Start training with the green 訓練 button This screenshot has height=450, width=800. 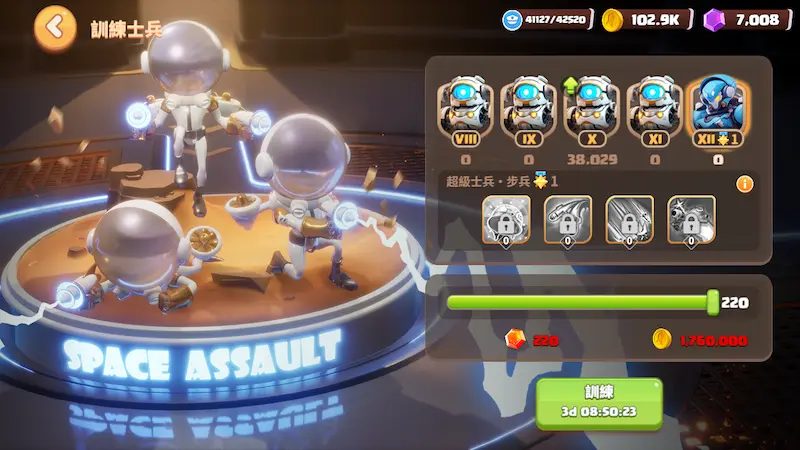tap(598, 402)
